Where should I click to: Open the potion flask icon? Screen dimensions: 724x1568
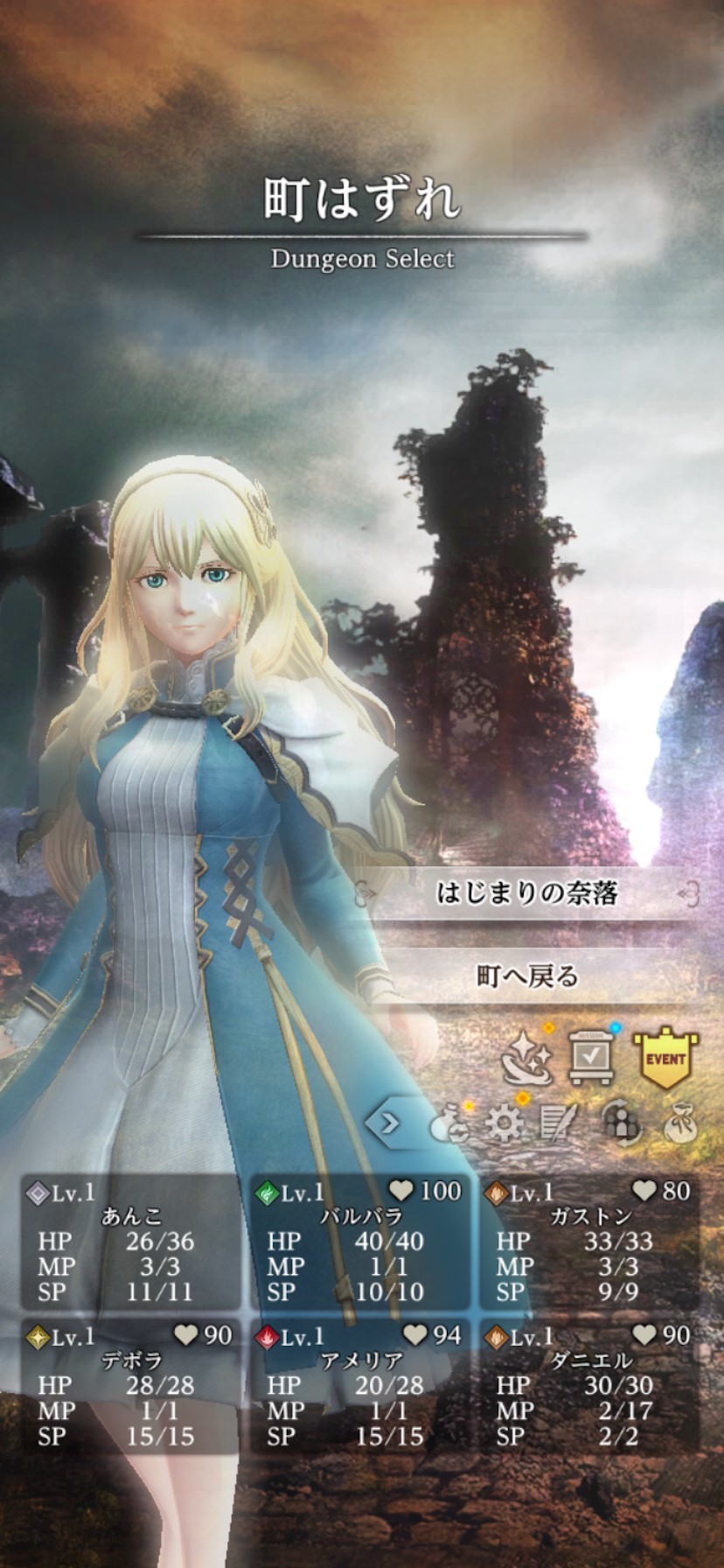pyautogui.click(x=449, y=1124)
